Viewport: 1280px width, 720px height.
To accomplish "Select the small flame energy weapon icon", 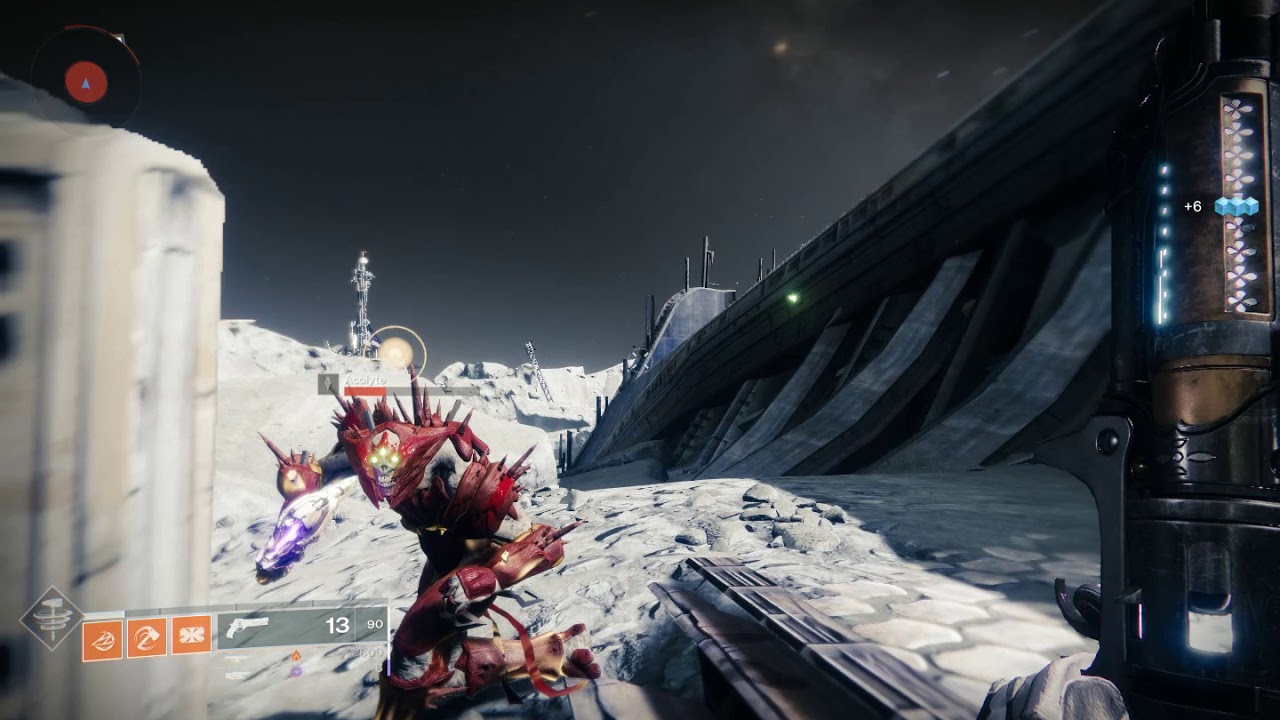I will point(295,656).
